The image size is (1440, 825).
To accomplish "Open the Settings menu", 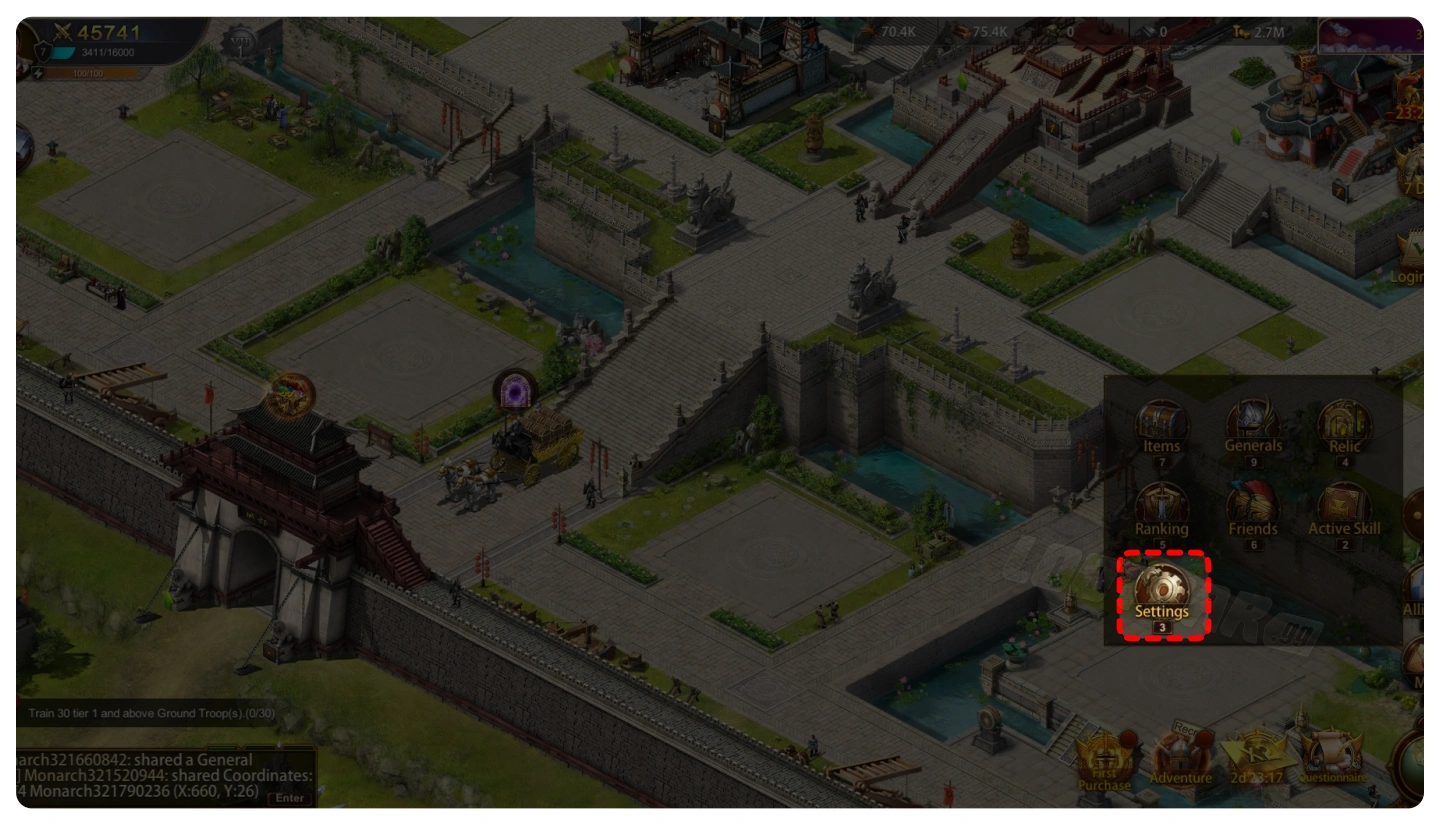I will click(x=1161, y=595).
